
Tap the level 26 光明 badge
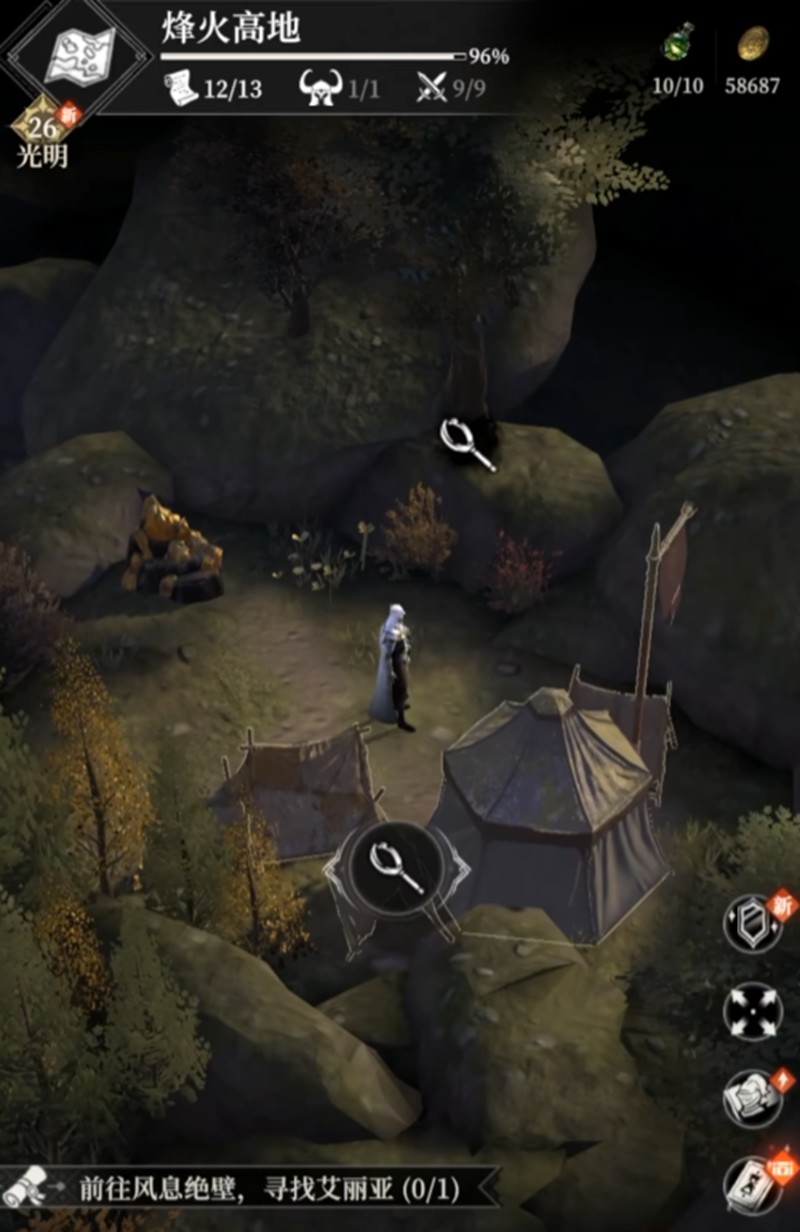click(40, 130)
